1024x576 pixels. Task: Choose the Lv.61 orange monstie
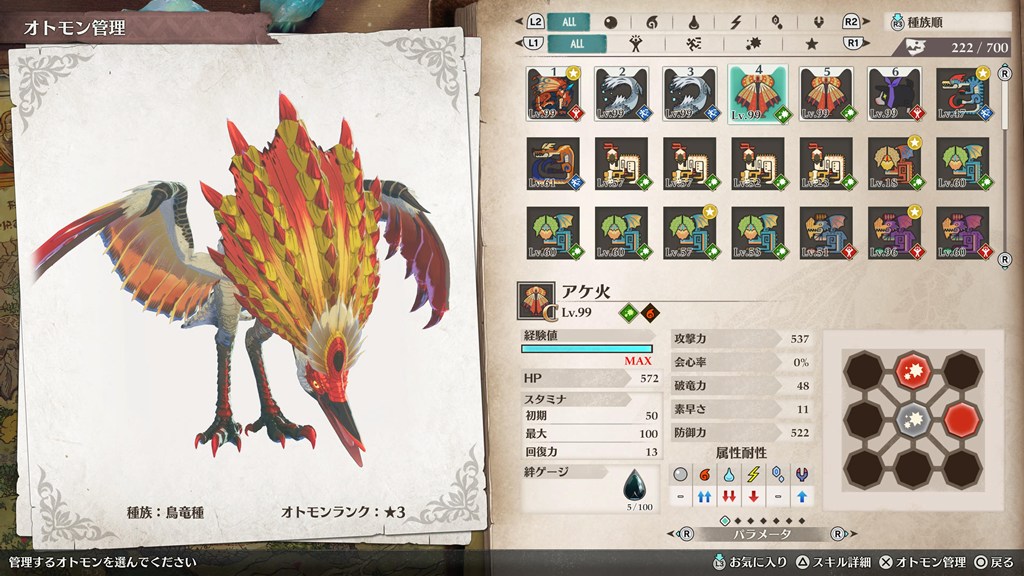tap(553, 163)
